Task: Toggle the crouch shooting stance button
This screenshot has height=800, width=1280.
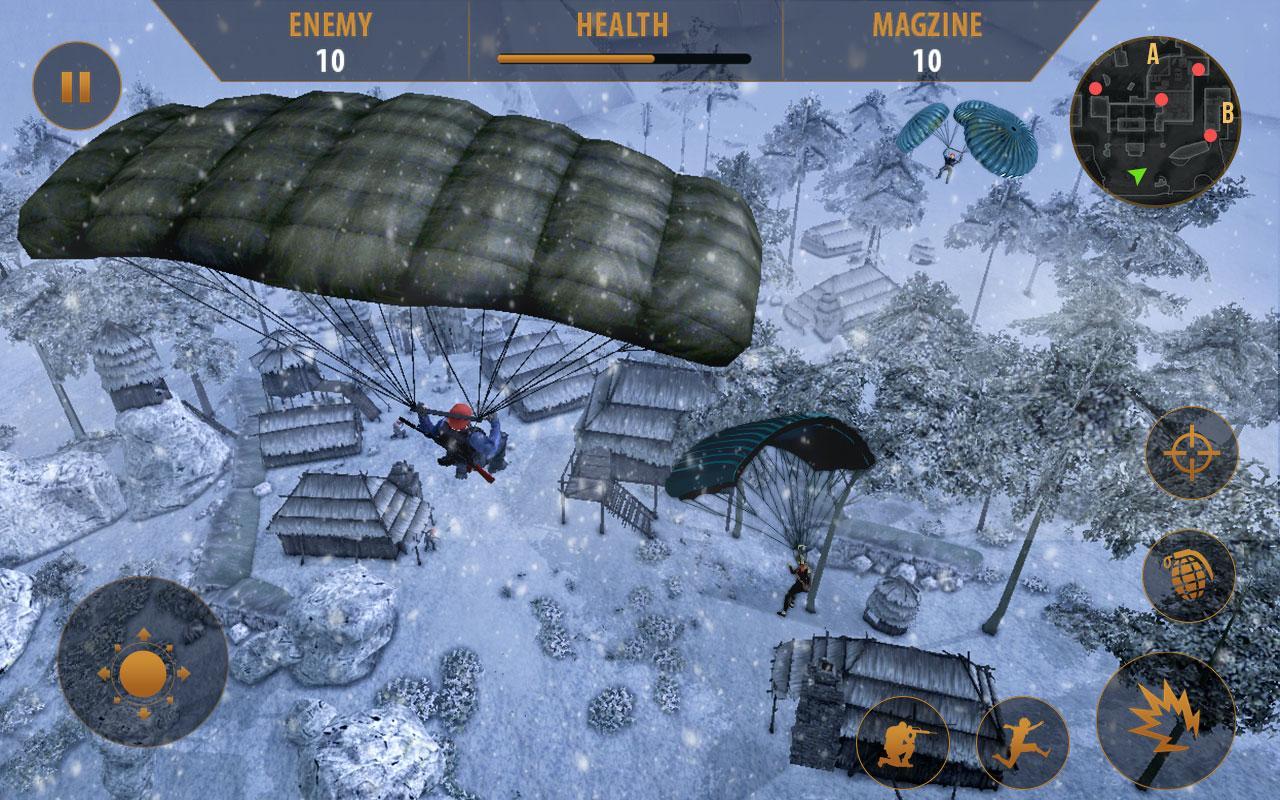Action: [902, 743]
